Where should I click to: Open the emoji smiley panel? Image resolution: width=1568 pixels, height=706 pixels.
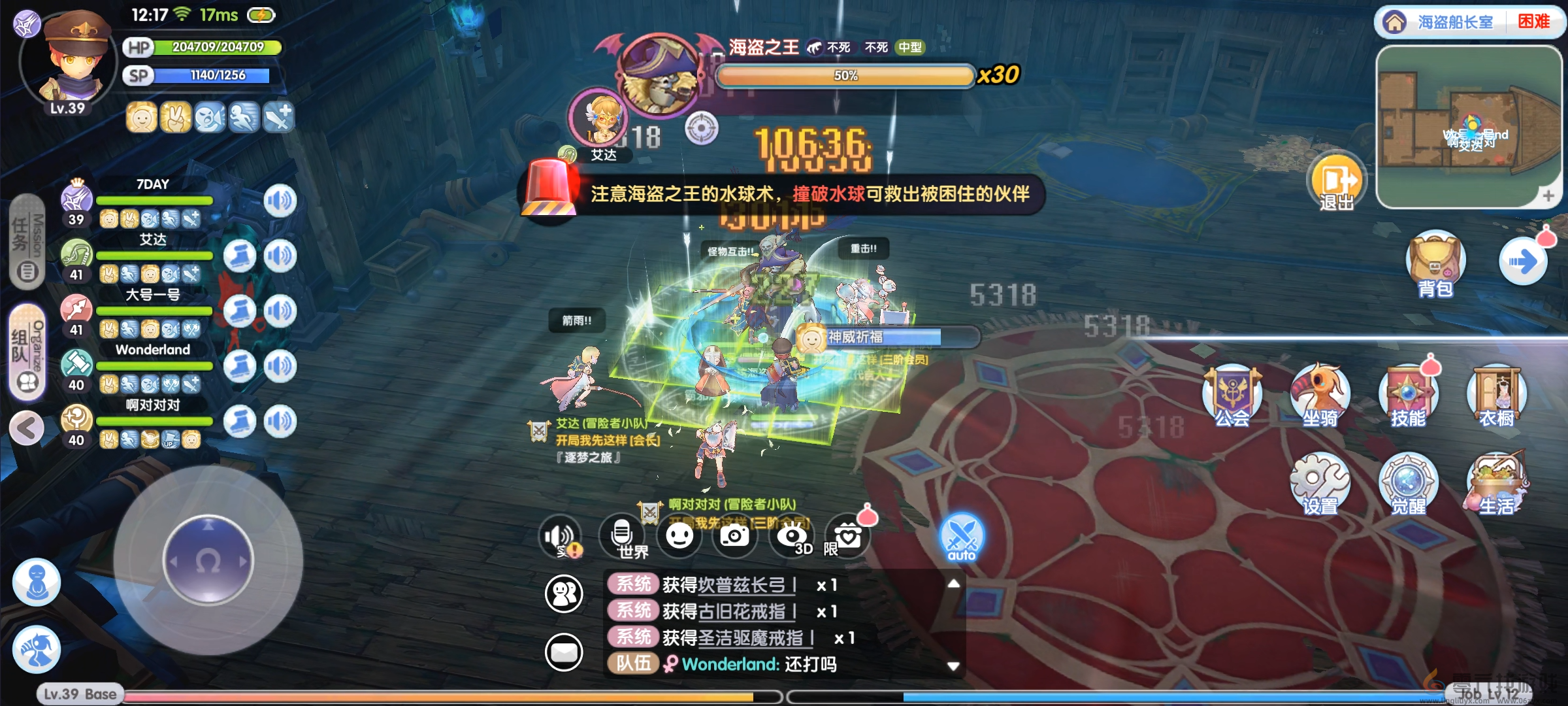(679, 536)
